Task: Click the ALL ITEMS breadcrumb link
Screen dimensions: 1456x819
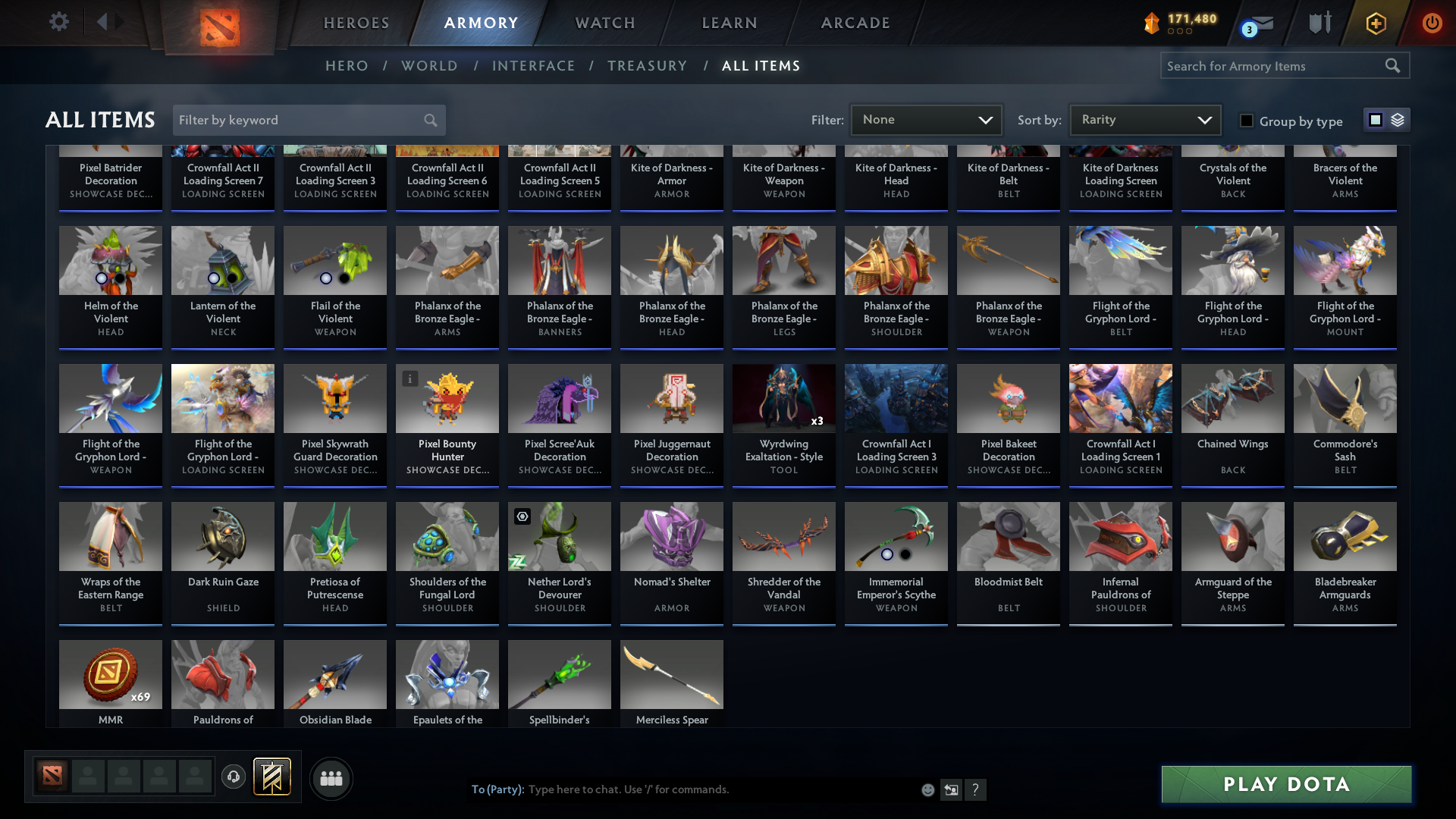Action: point(761,66)
